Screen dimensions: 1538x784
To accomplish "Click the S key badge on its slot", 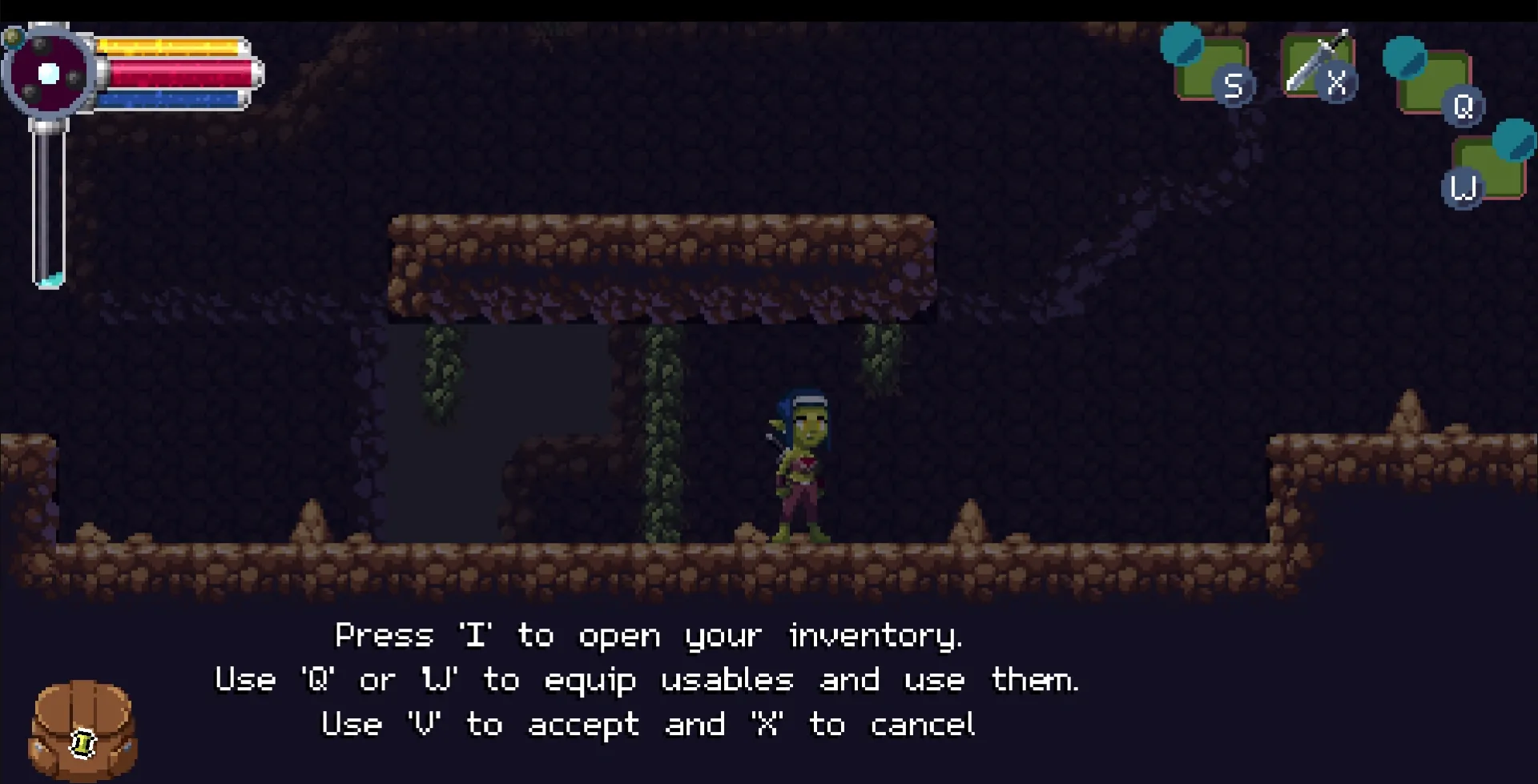I will click(x=1234, y=86).
